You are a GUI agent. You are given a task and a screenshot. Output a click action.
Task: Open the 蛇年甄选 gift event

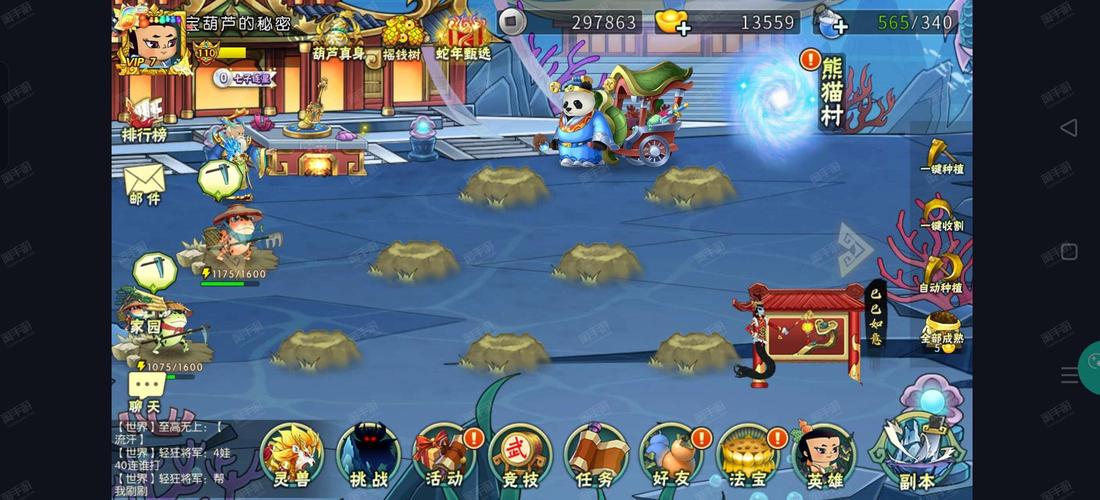point(463,38)
